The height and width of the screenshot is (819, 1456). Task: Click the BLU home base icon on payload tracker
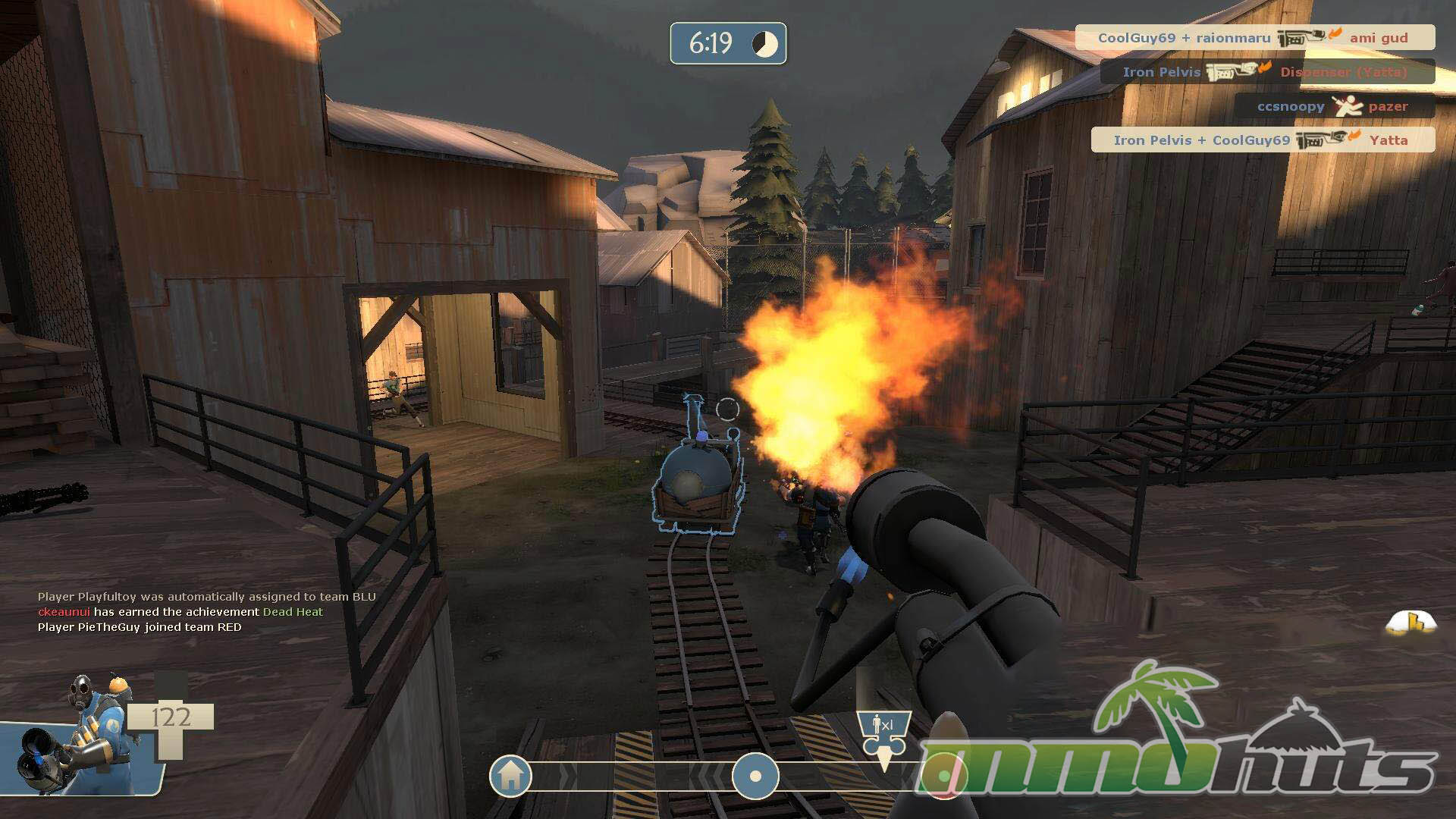pos(510,776)
